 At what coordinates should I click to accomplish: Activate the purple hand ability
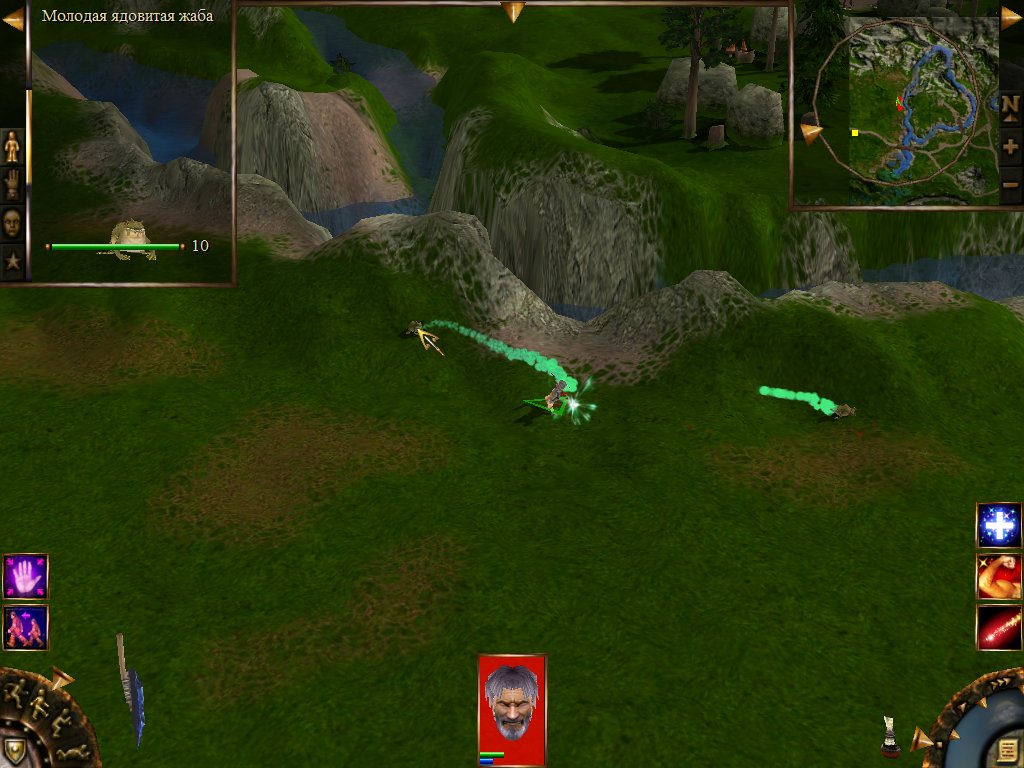25,576
